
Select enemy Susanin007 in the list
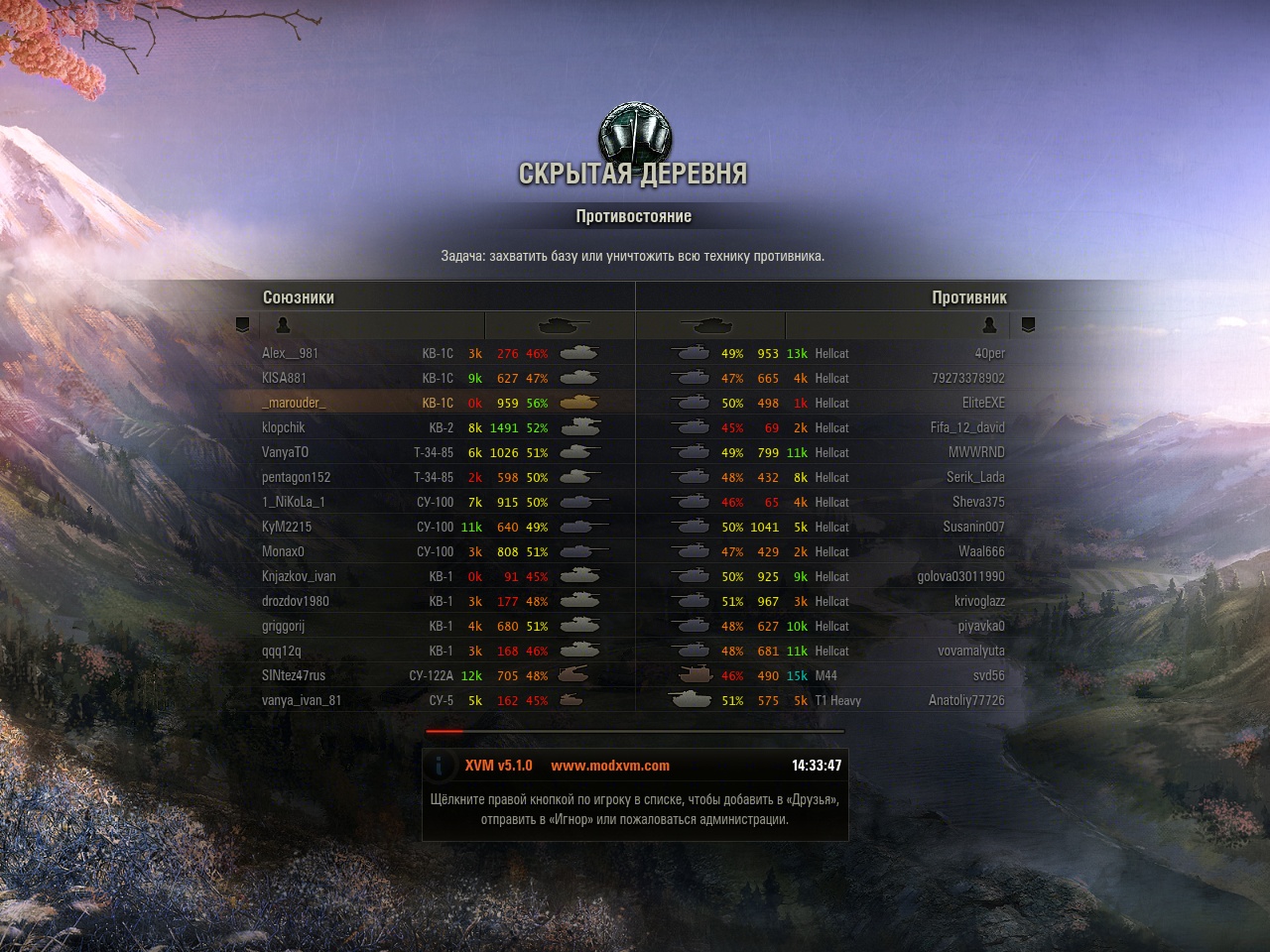pos(973,528)
